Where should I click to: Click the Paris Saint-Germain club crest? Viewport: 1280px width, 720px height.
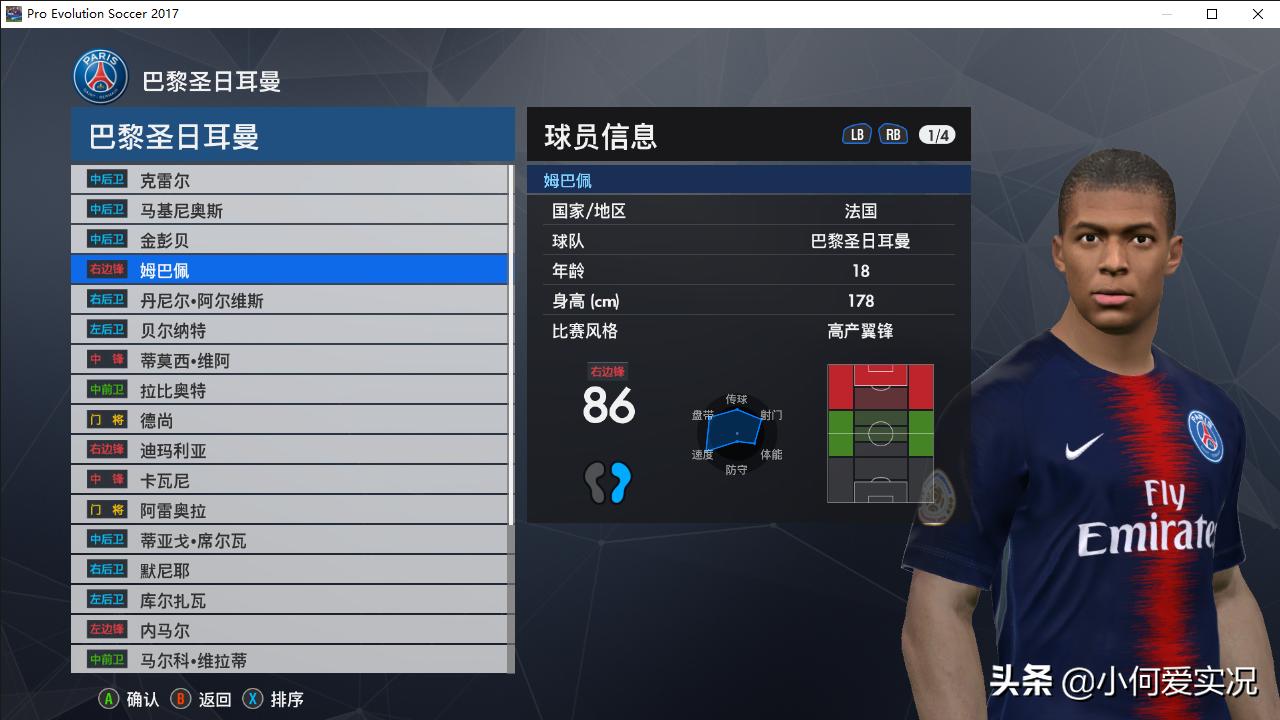click(99, 75)
